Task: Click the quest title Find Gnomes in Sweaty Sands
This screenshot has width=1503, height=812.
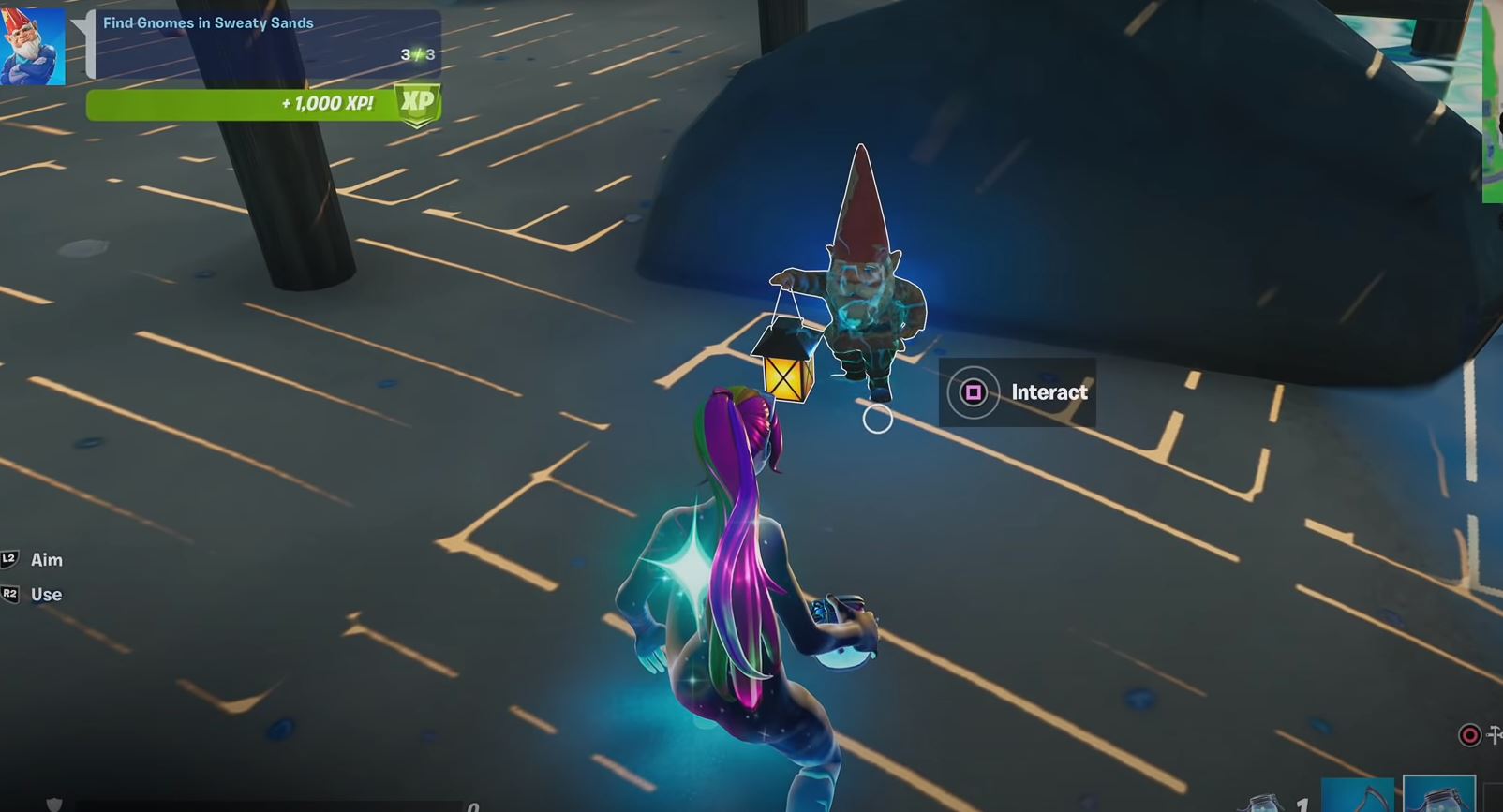Action: tap(208, 22)
